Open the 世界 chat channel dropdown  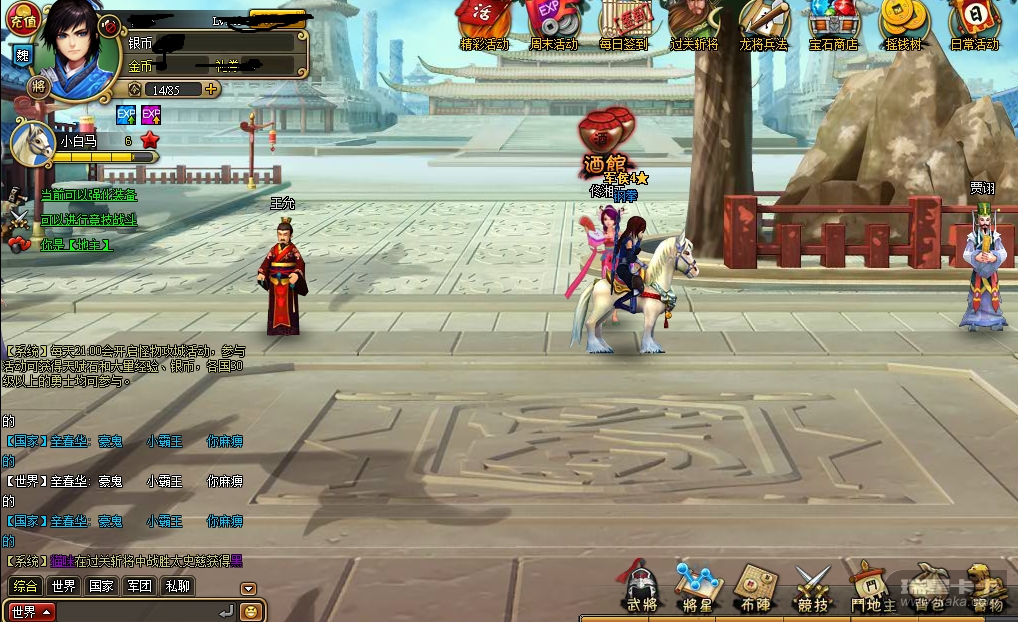coord(31,611)
